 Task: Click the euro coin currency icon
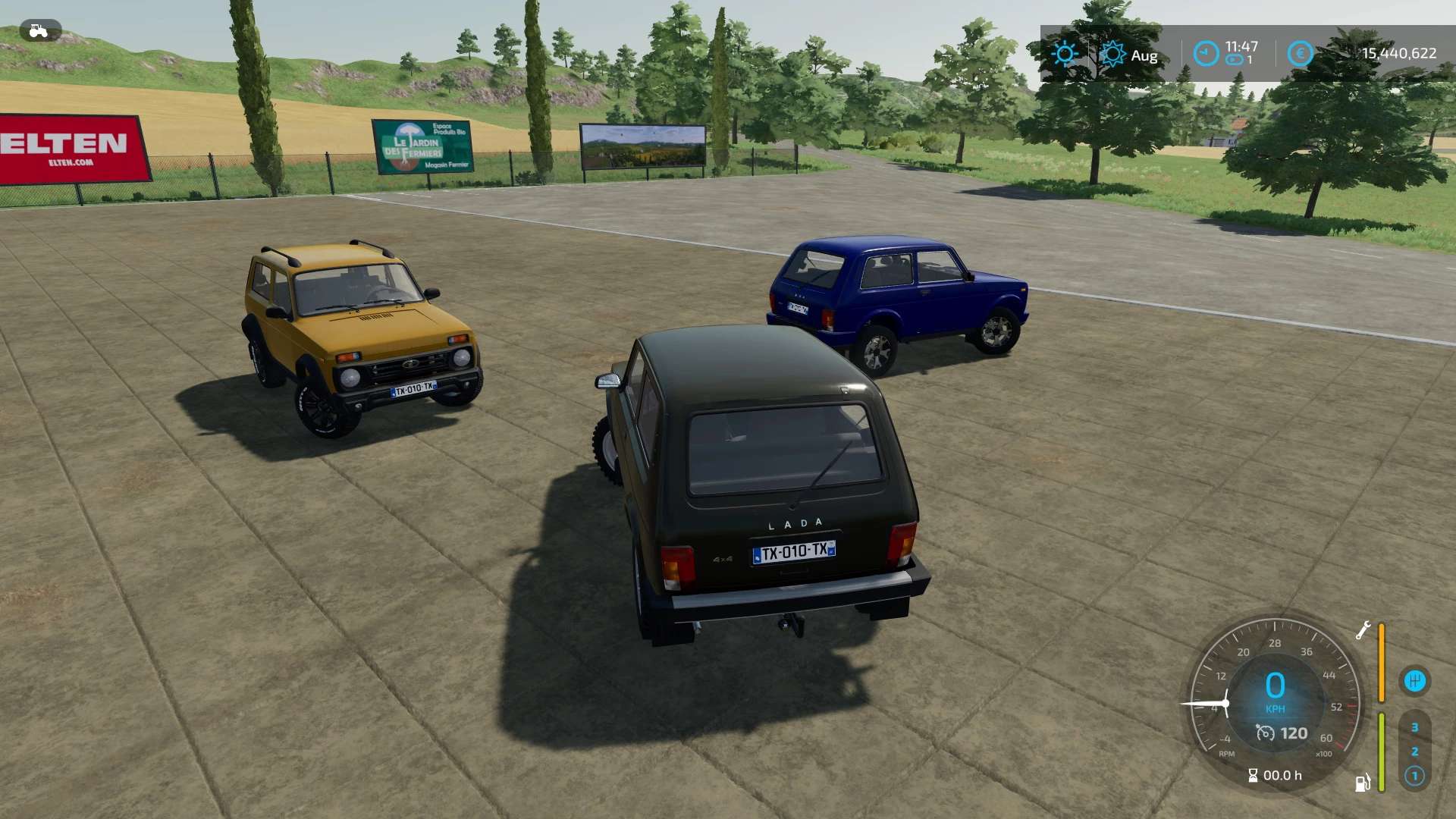[1301, 53]
